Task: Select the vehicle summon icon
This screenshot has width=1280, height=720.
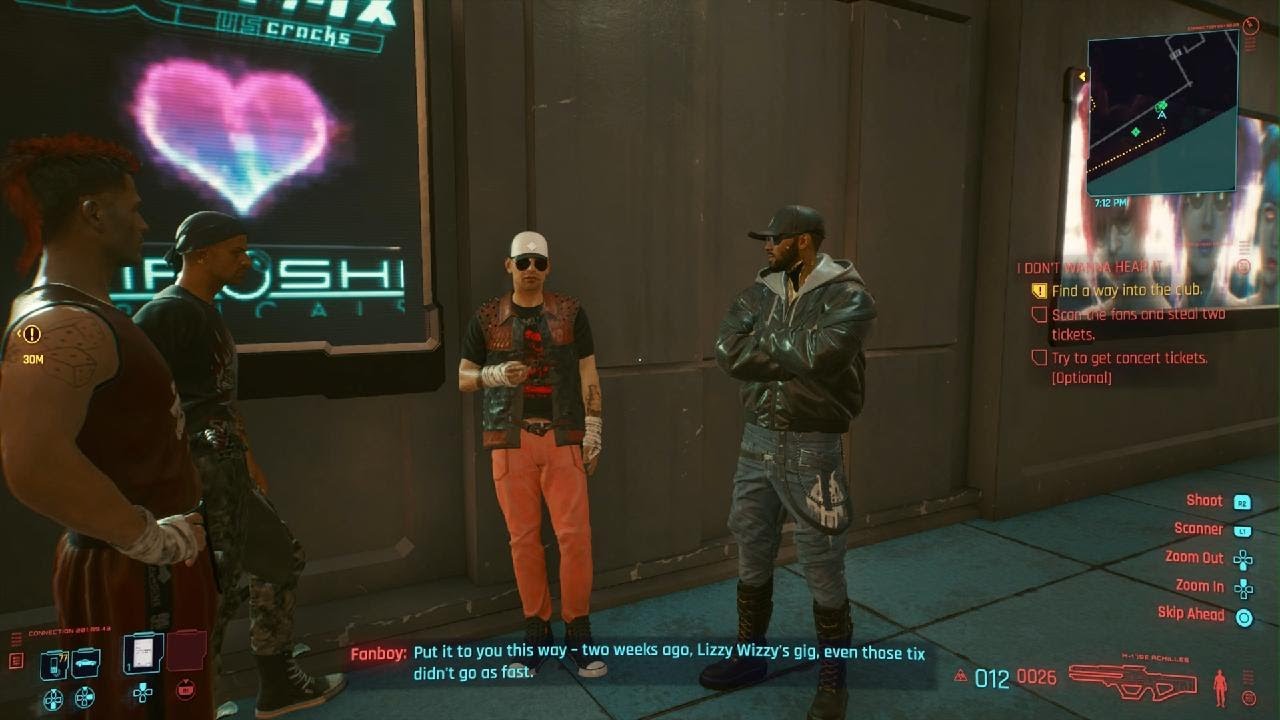Action: pyautogui.click(x=85, y=662)
